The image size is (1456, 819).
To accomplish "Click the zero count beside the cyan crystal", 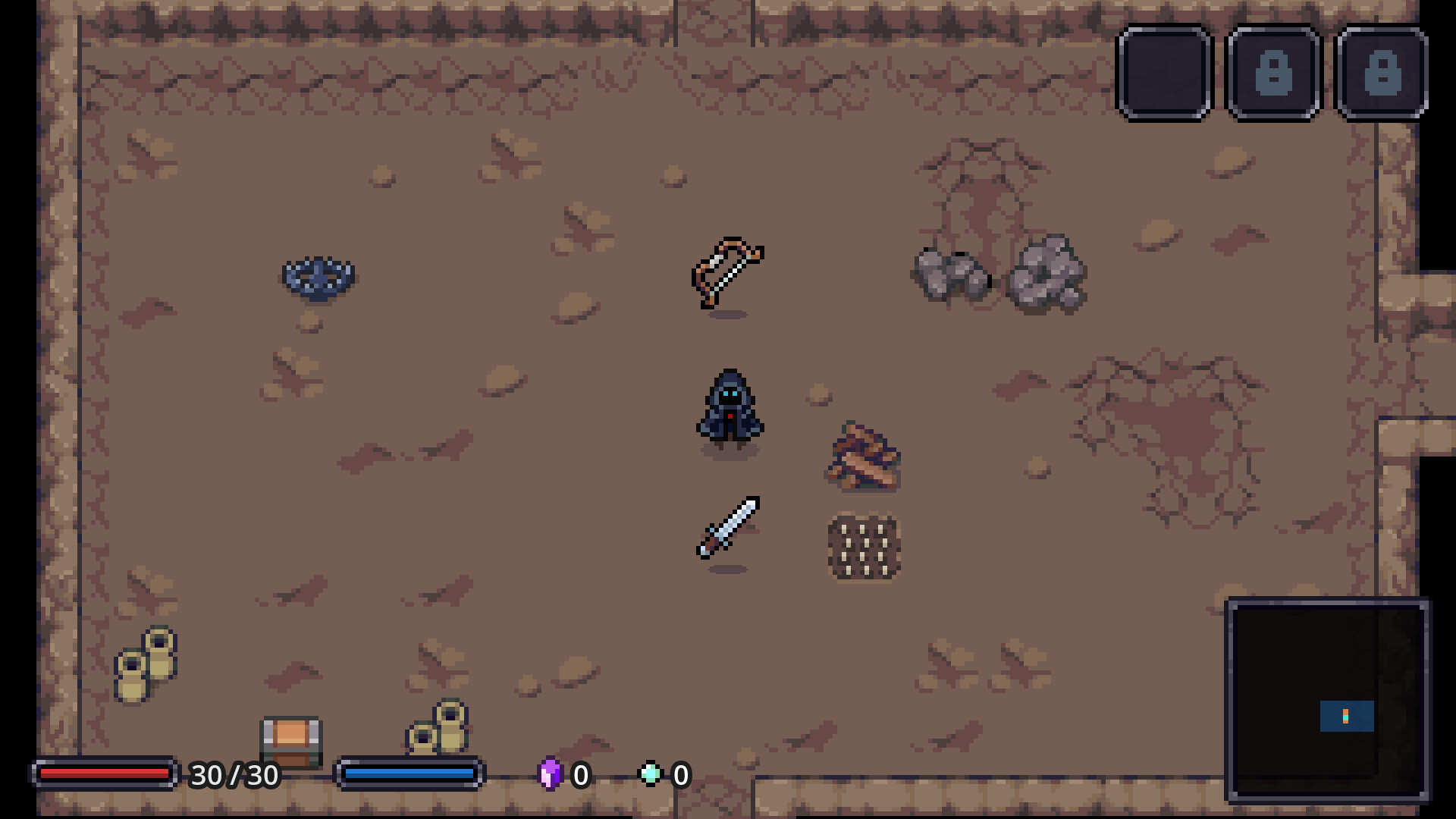I will (679, 775).
